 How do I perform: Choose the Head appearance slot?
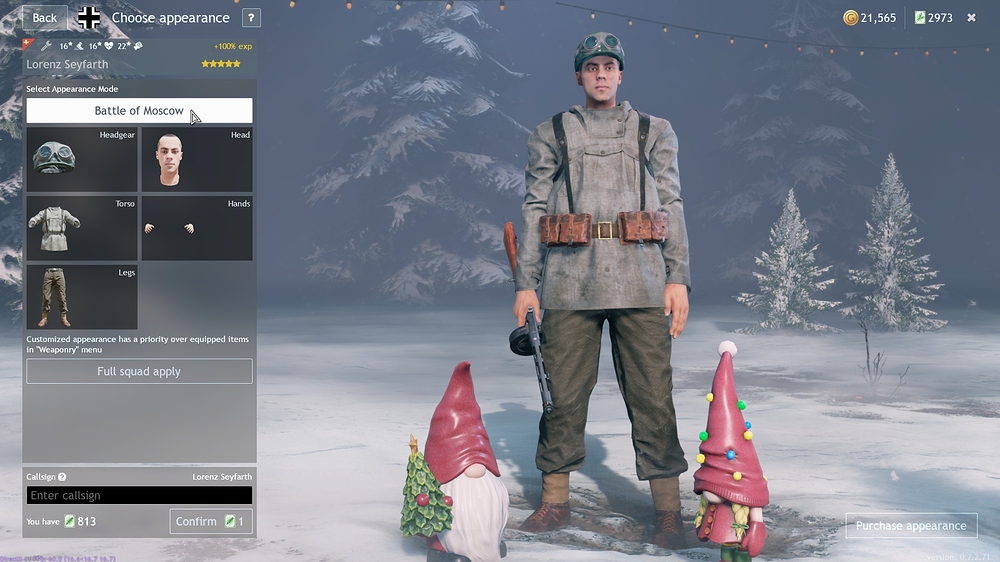tap(196, 159)
